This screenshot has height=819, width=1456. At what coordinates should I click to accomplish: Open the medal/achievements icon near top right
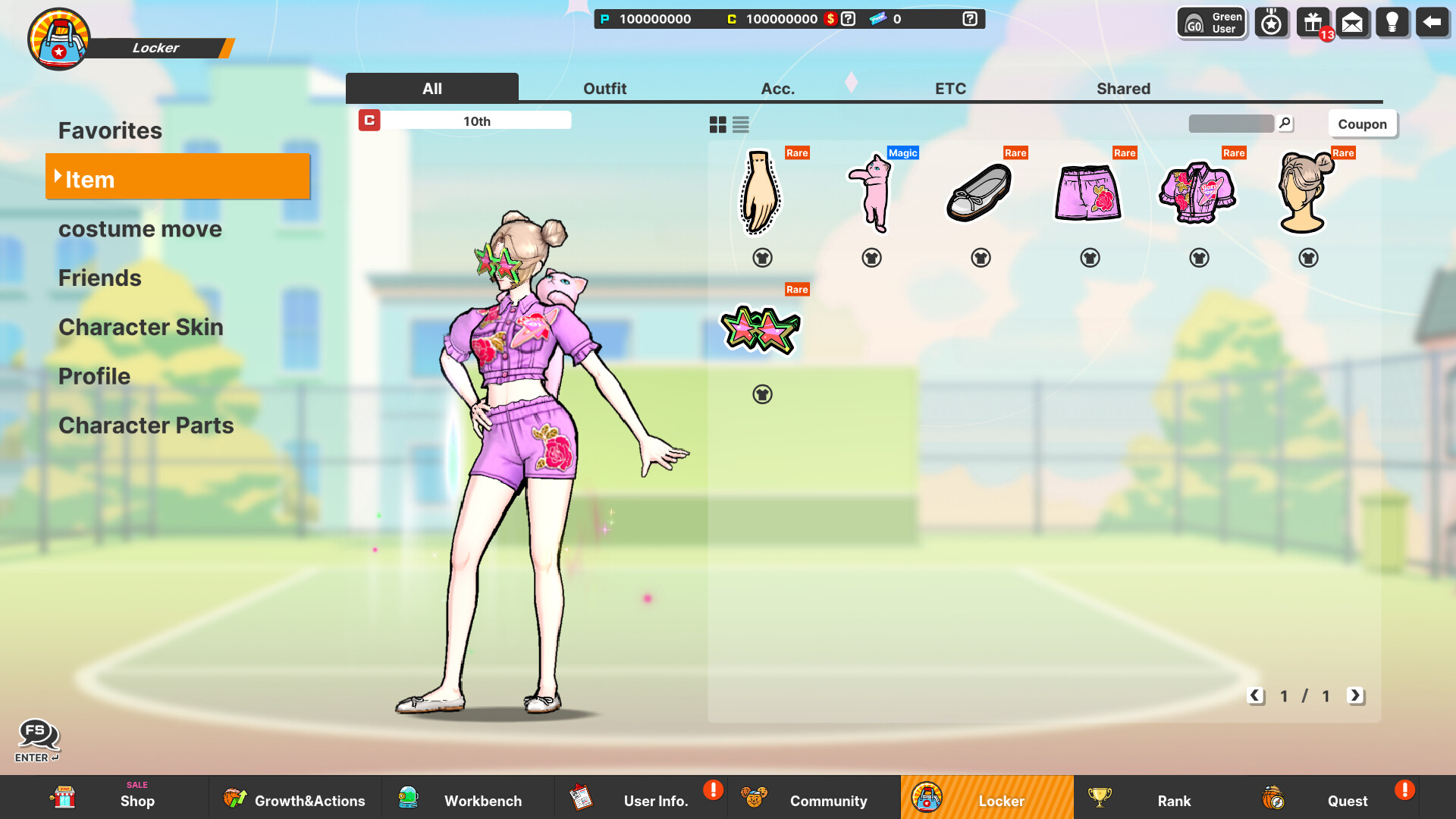[x=1272, y=22]
